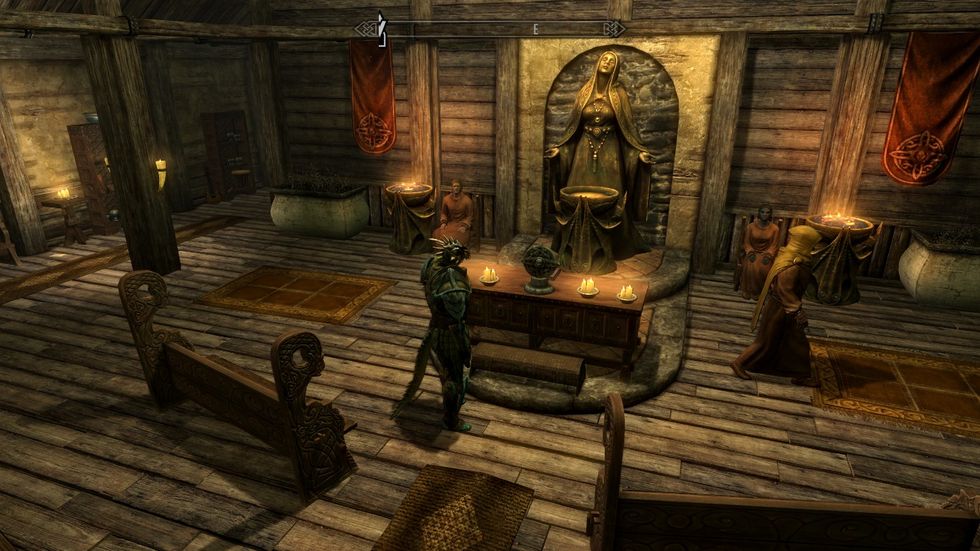
Task: Click the compass bar
Action: pyautogui.click(x=490, y=28)
